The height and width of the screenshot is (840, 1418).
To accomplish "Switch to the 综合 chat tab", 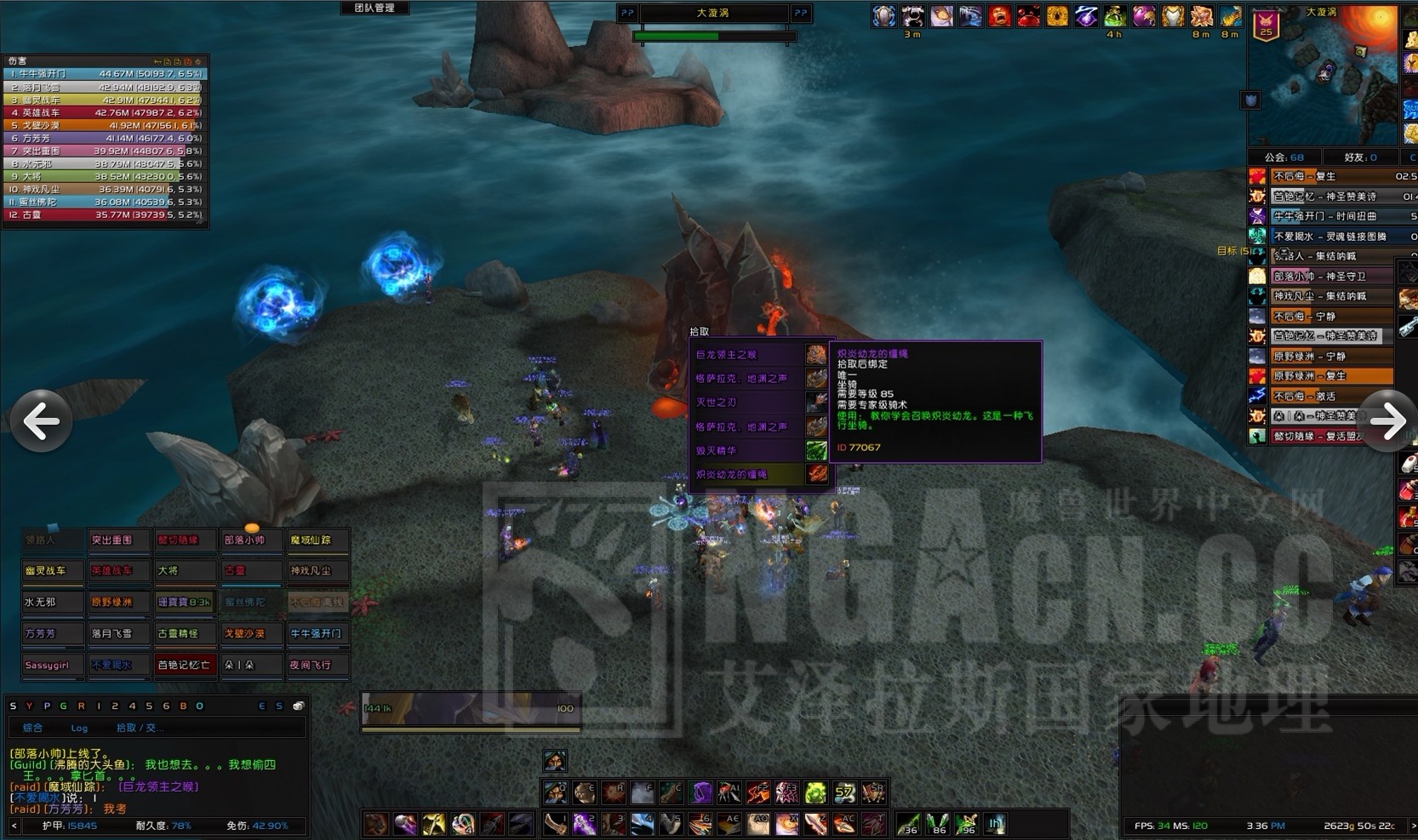I will [x=34, y=728].
